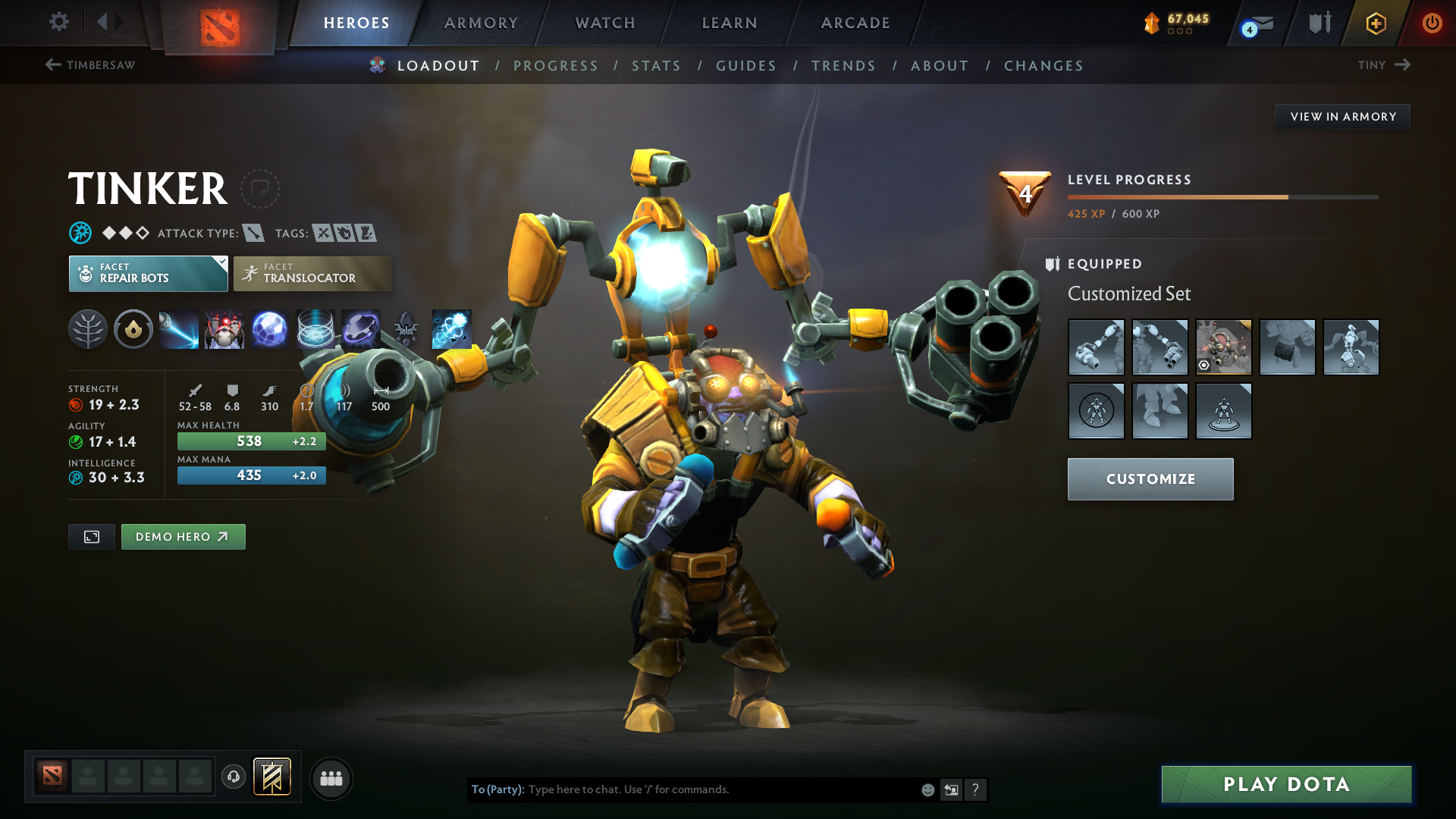The width and height of the screenshot is (1456, 819).
Task: Click the DEMO HERO button
Action: pos(183,536)
